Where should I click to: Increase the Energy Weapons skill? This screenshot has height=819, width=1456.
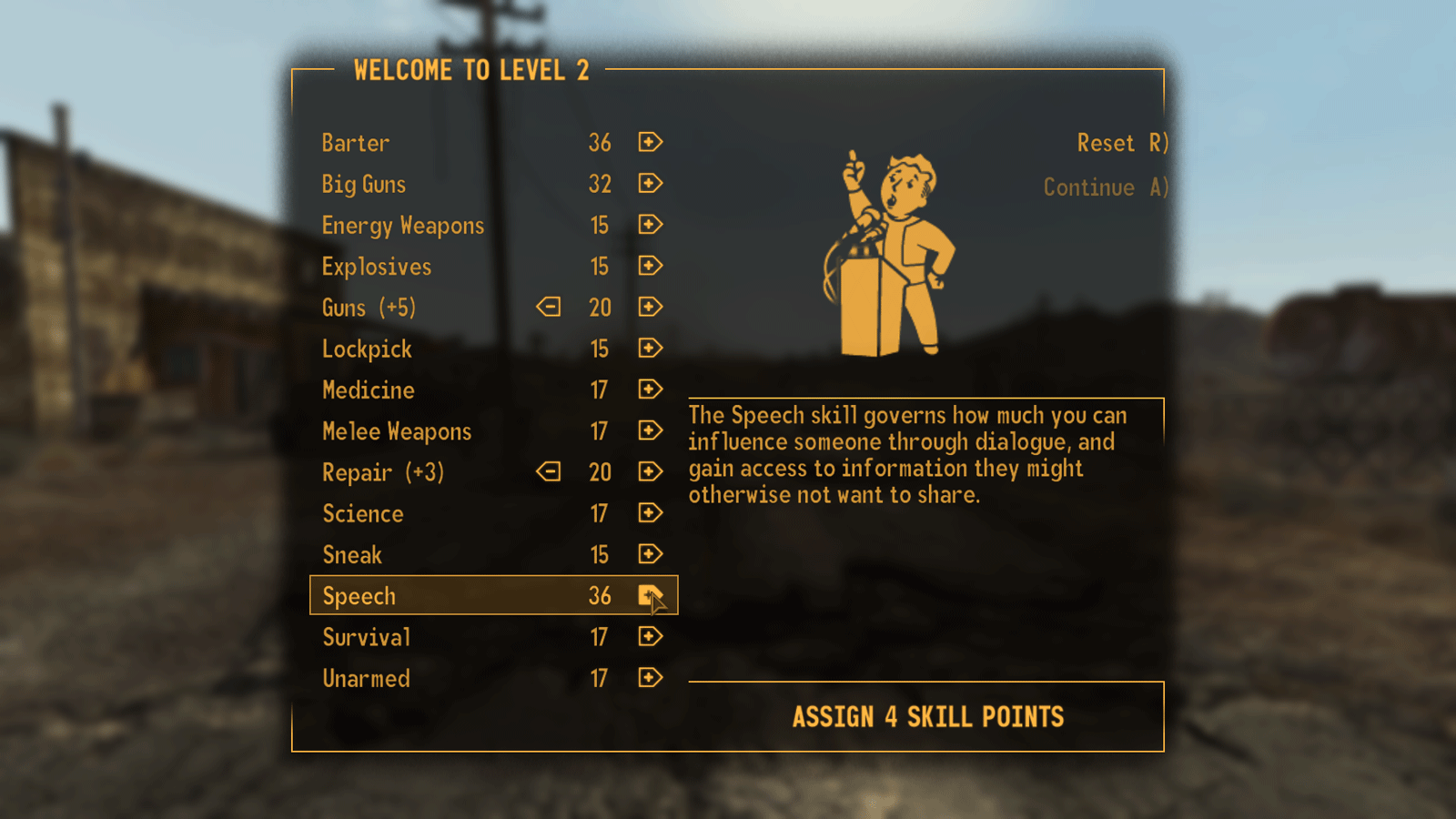click(x=649, y=225)
